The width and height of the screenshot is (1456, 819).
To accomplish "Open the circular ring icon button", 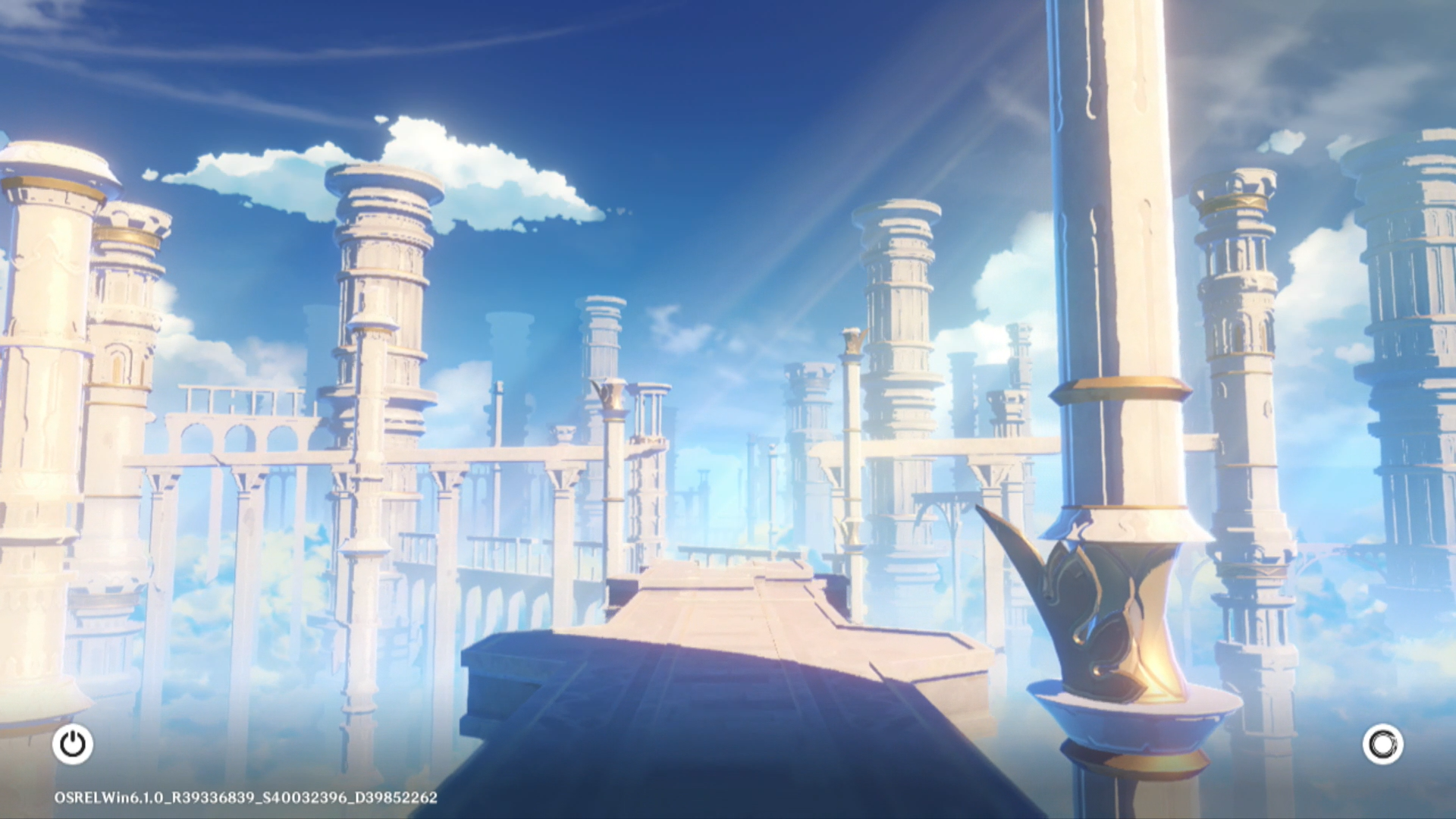I will (x=1382, y=744).
